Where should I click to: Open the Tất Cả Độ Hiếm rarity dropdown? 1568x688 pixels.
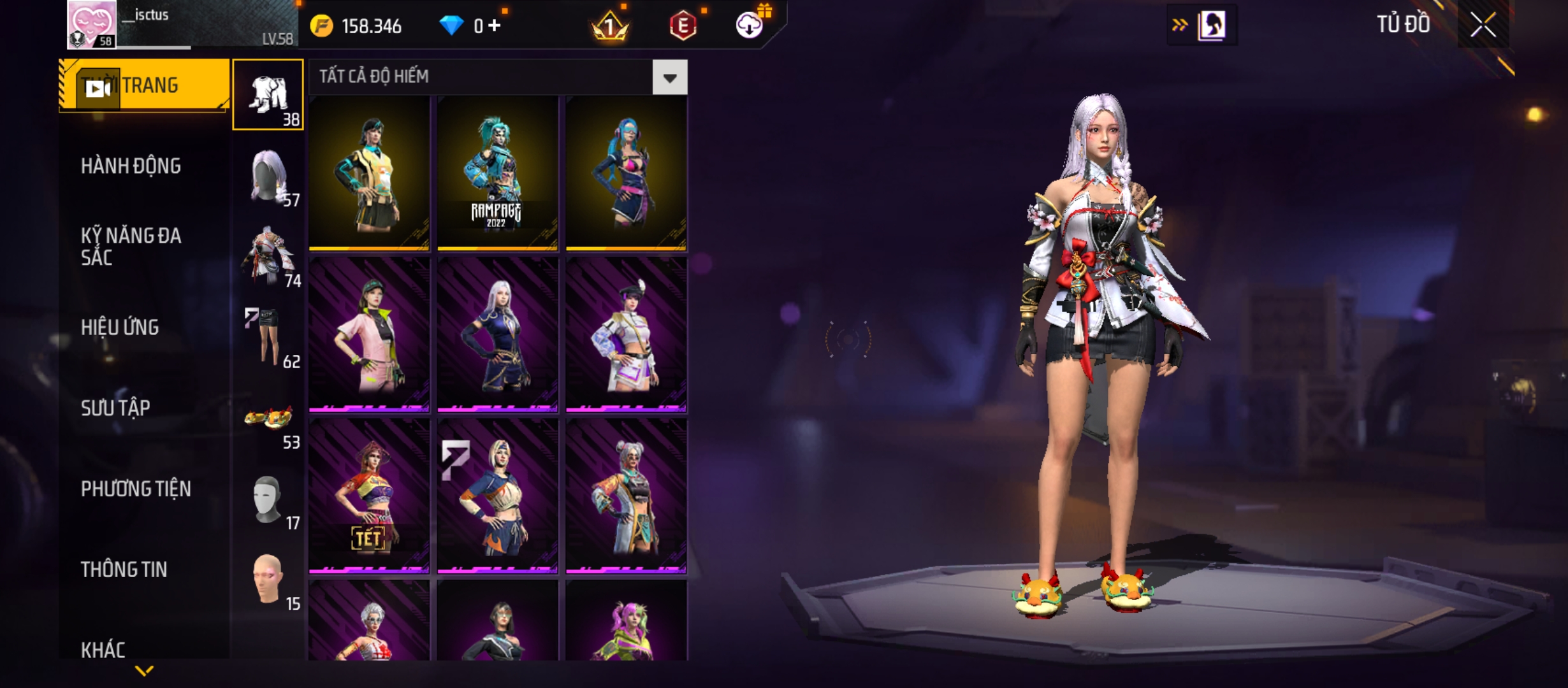pyautogui.click(x=669, y=78)
